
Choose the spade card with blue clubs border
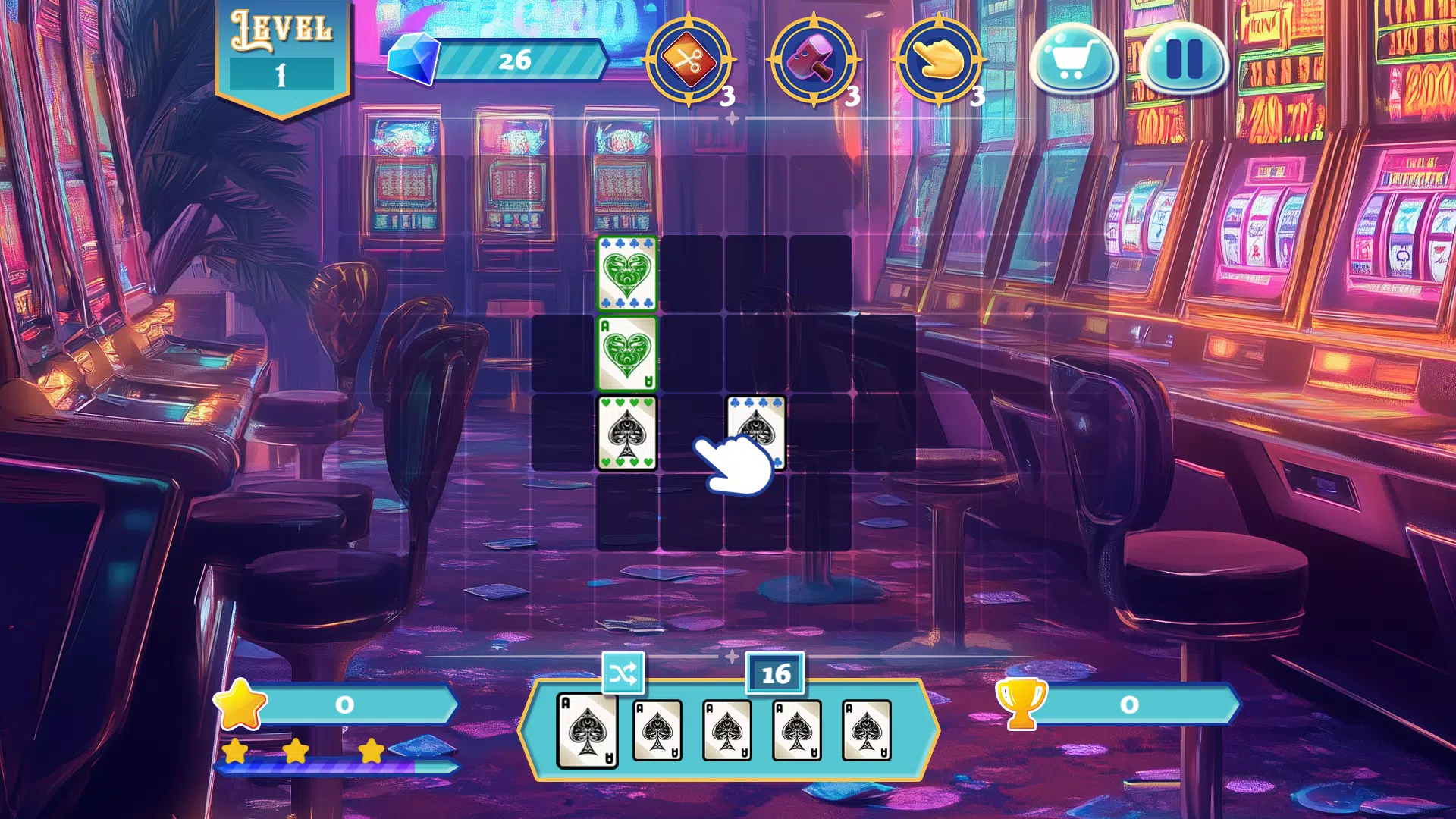[x=755, y=425]
